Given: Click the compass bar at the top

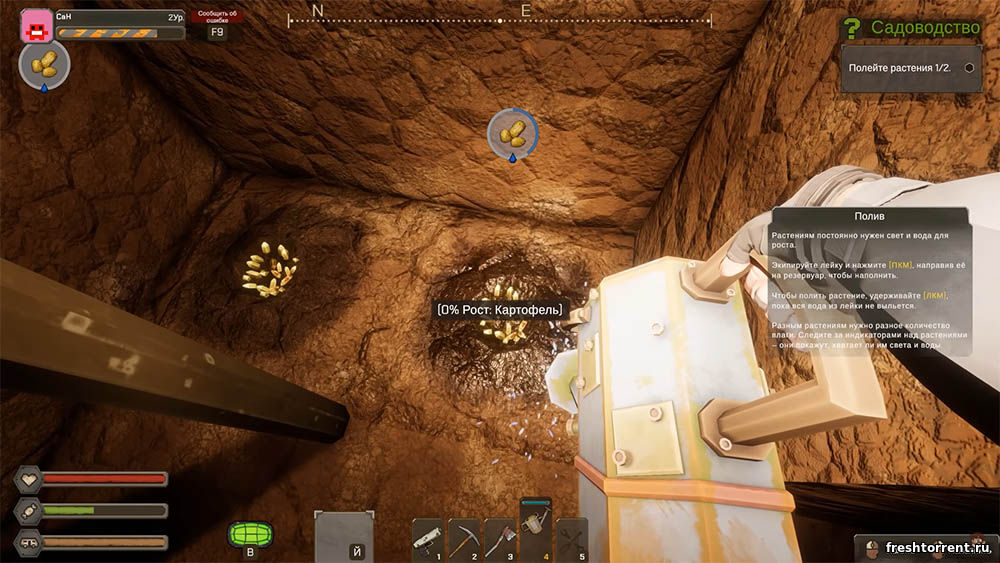Looking at the screenshot, I should [500, 17].
